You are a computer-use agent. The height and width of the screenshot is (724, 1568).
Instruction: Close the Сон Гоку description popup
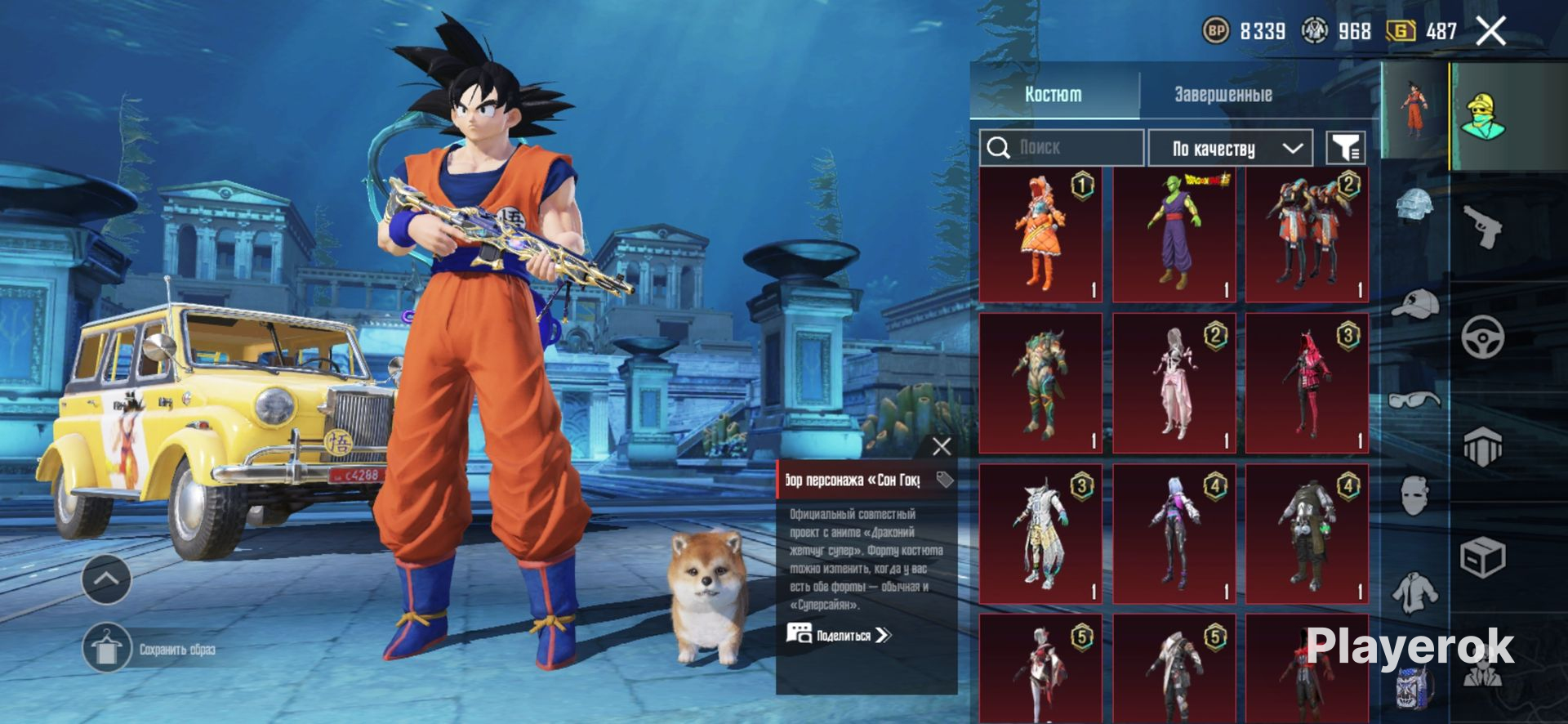tap(942, 446)
